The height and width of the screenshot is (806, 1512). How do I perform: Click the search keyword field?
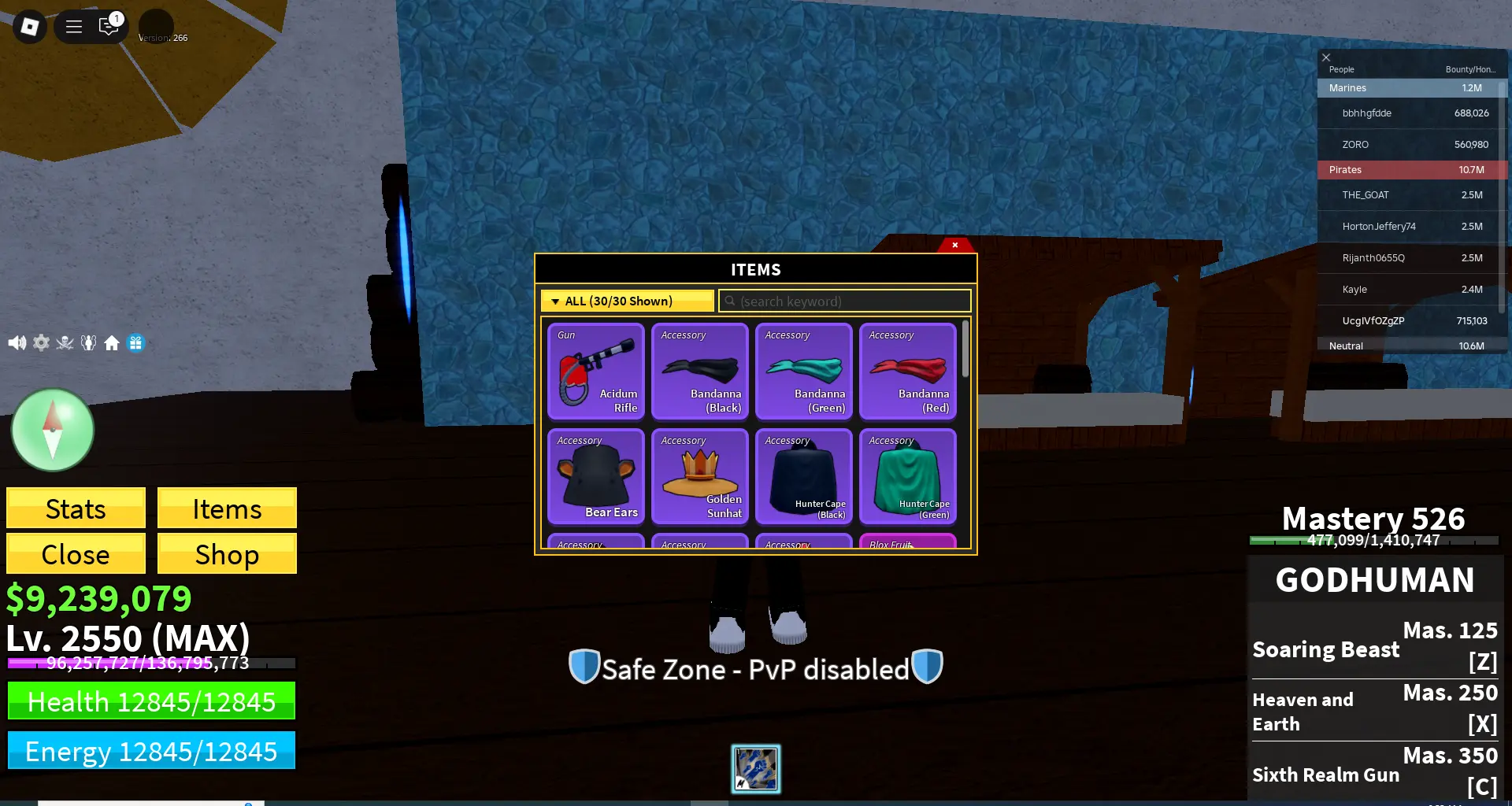(x=844, y=301)
